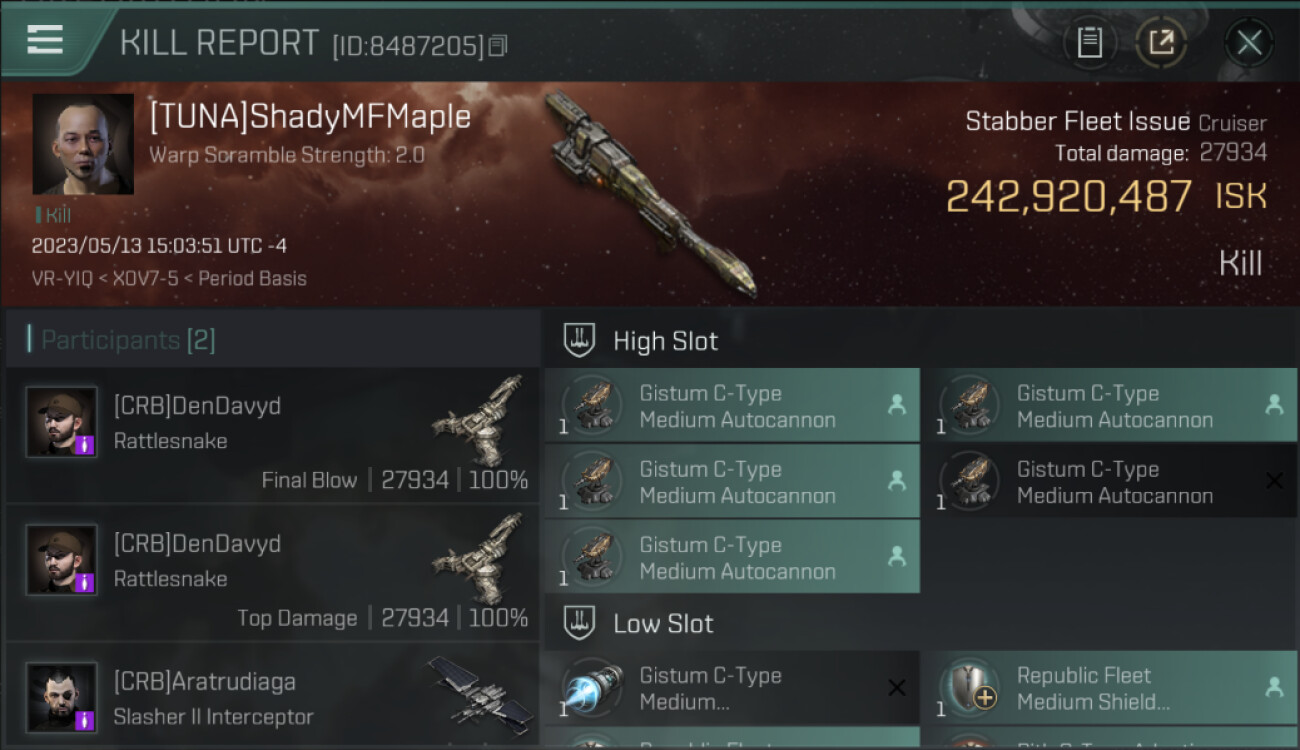Image resolution: width=1300 pixels, height=750 pixels.
Task: Close the kill report window
Action: click(1249, 42)
